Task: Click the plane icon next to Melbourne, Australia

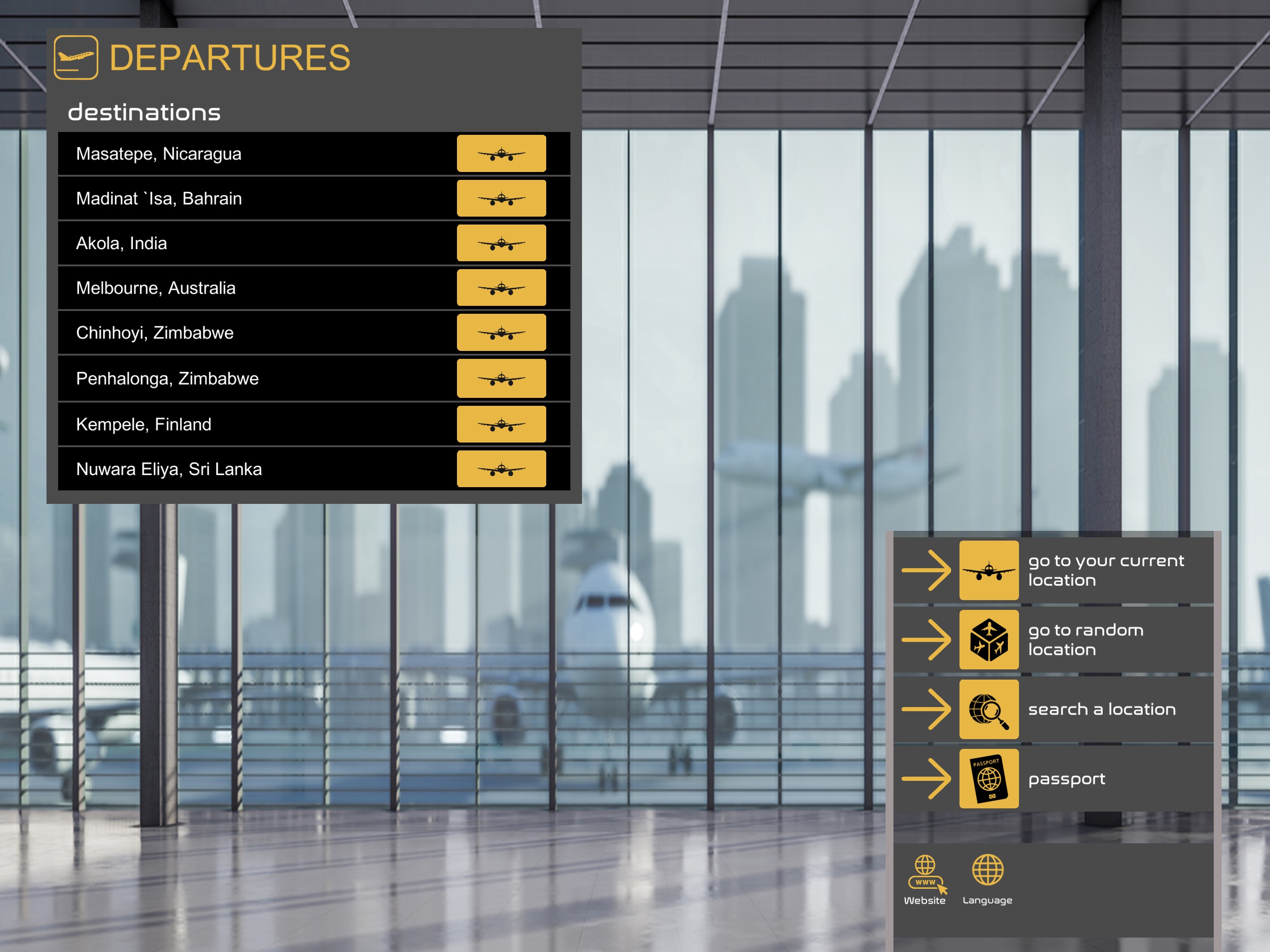Action: (x=501, y=288)
